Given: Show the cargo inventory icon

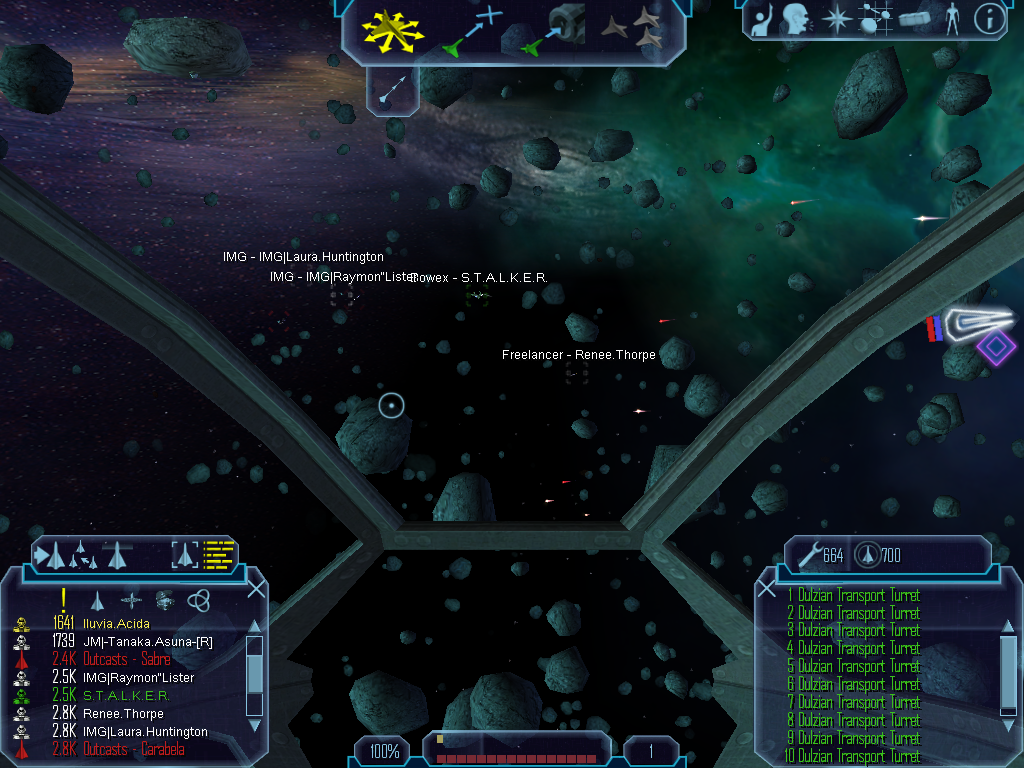Looking at the screenshot, I should 915,19.
